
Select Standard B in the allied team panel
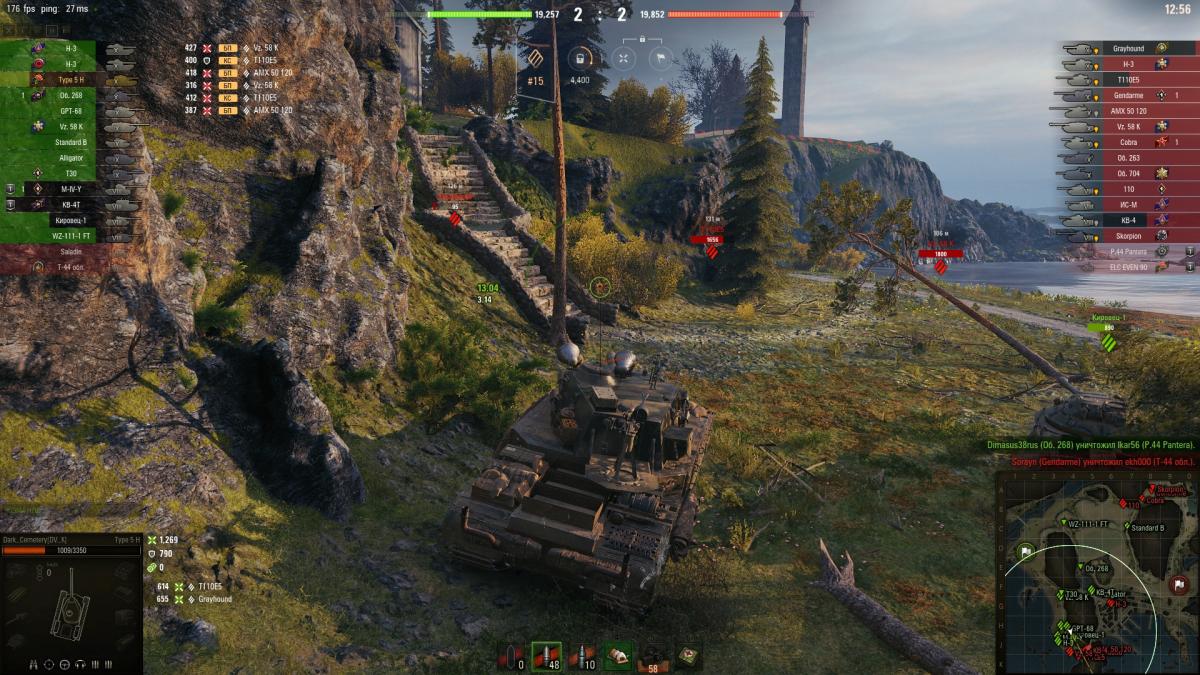pos(71,142)
